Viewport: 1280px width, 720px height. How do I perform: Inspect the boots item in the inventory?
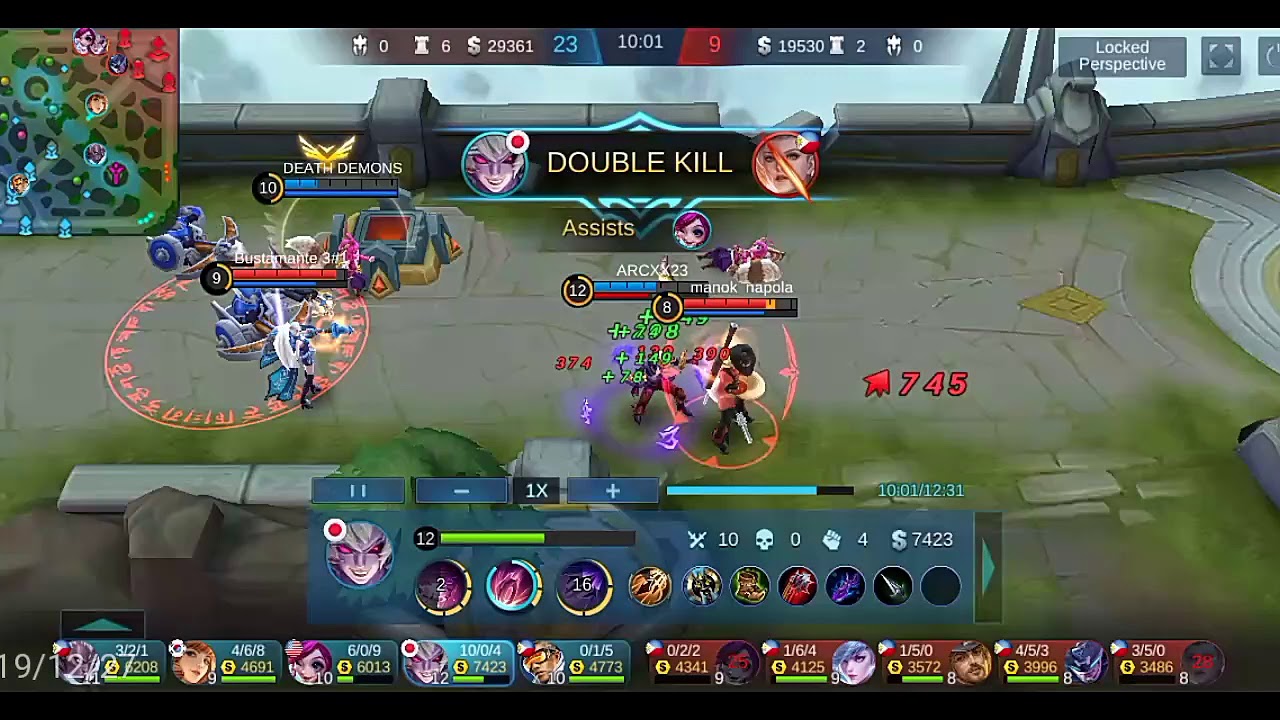click(750, 586)
